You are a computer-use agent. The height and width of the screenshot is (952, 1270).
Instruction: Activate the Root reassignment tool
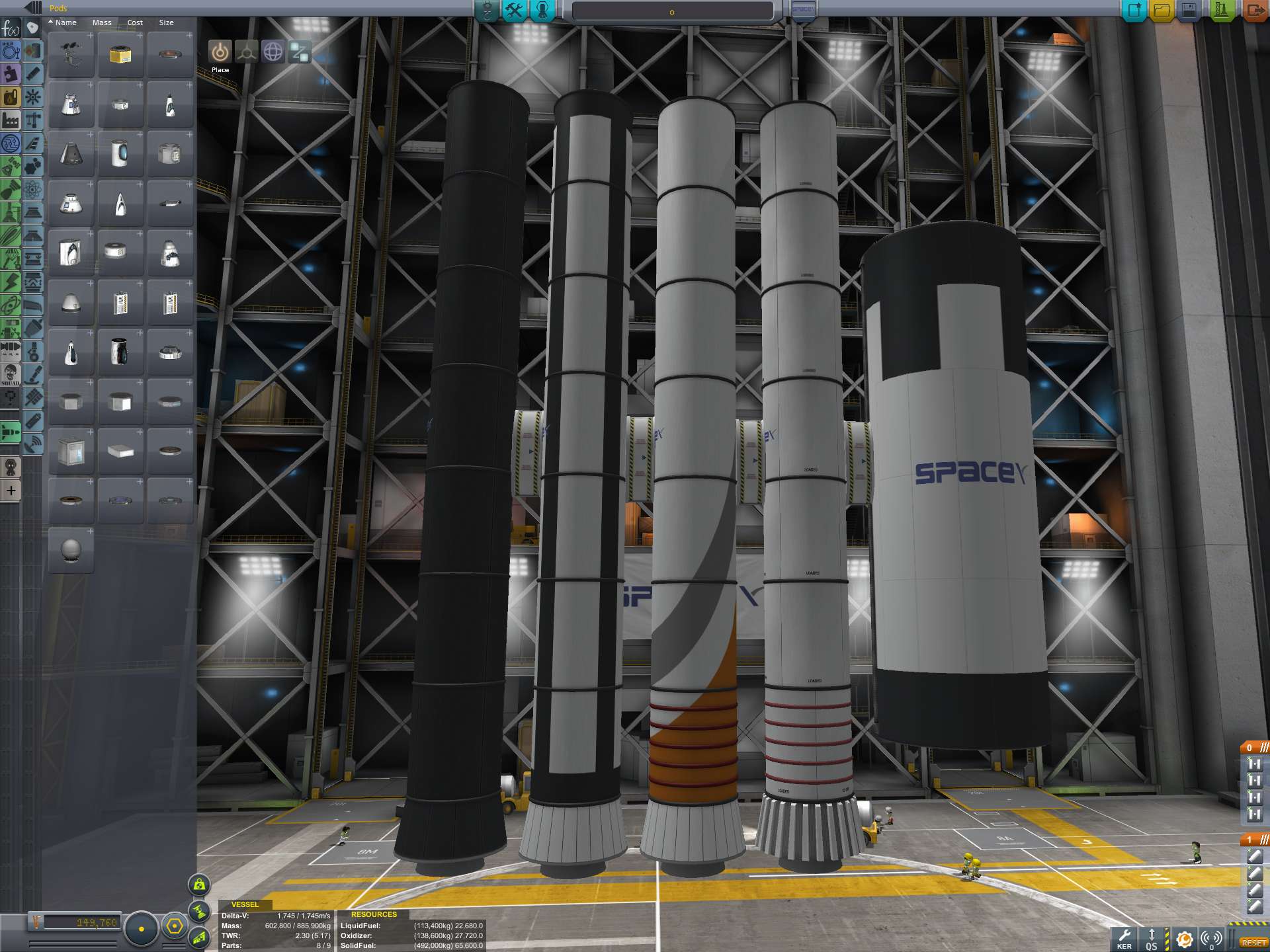(x=299, y=52)
